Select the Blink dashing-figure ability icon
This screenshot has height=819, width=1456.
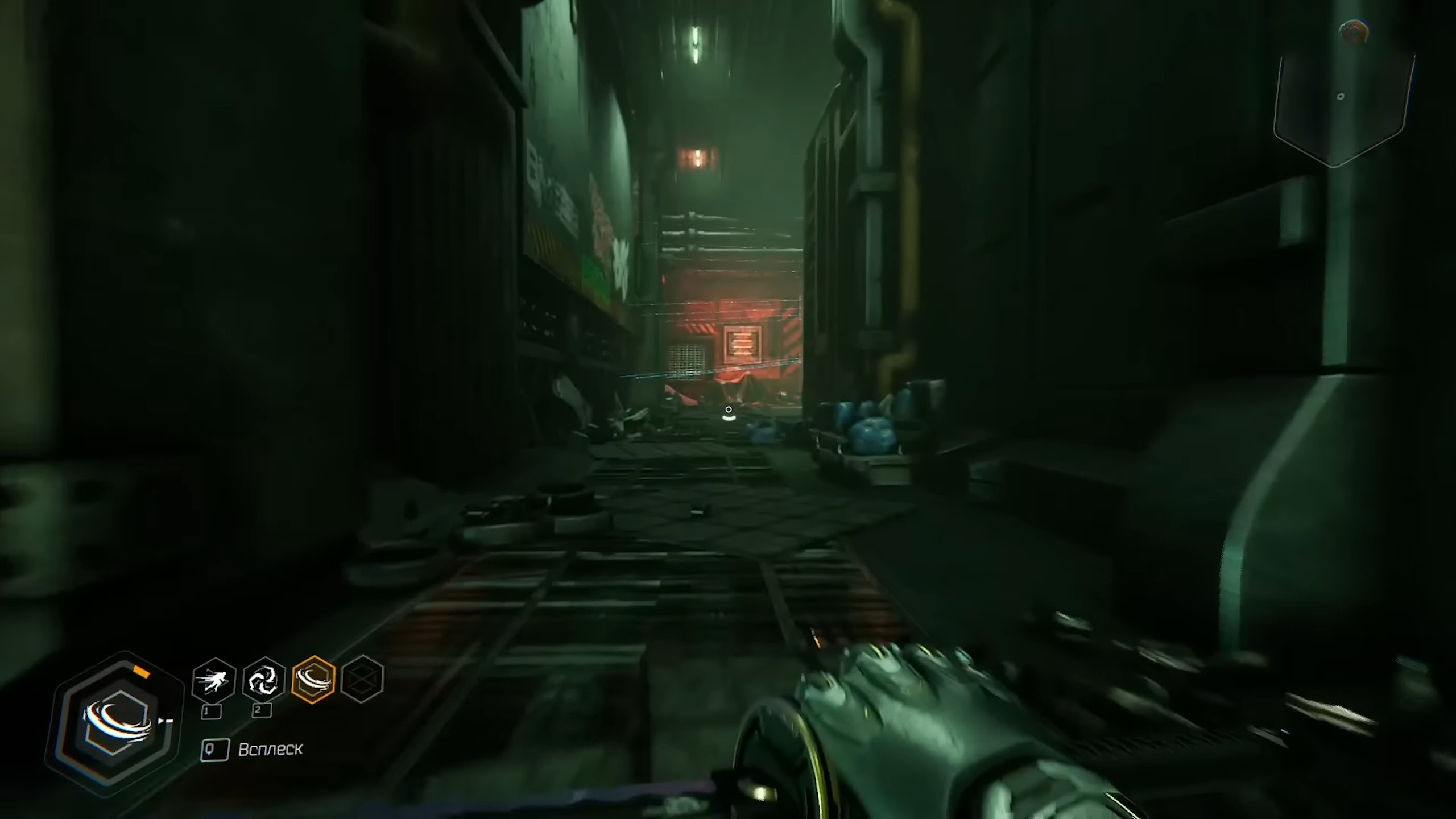(x=214, y=680)
